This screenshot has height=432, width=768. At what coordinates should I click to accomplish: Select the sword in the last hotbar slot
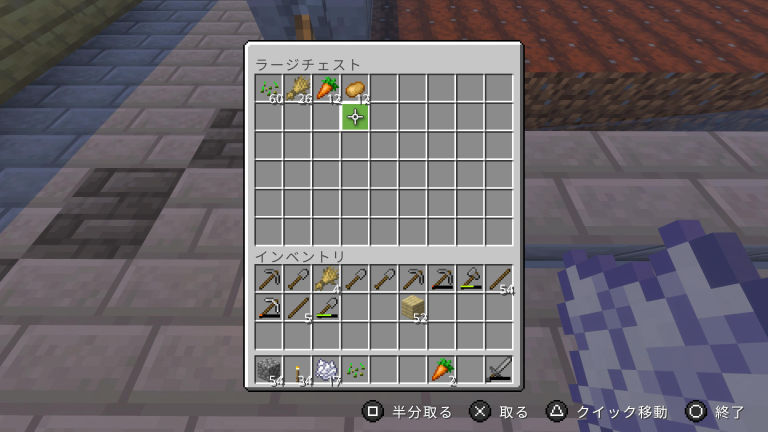click(500, 370)
